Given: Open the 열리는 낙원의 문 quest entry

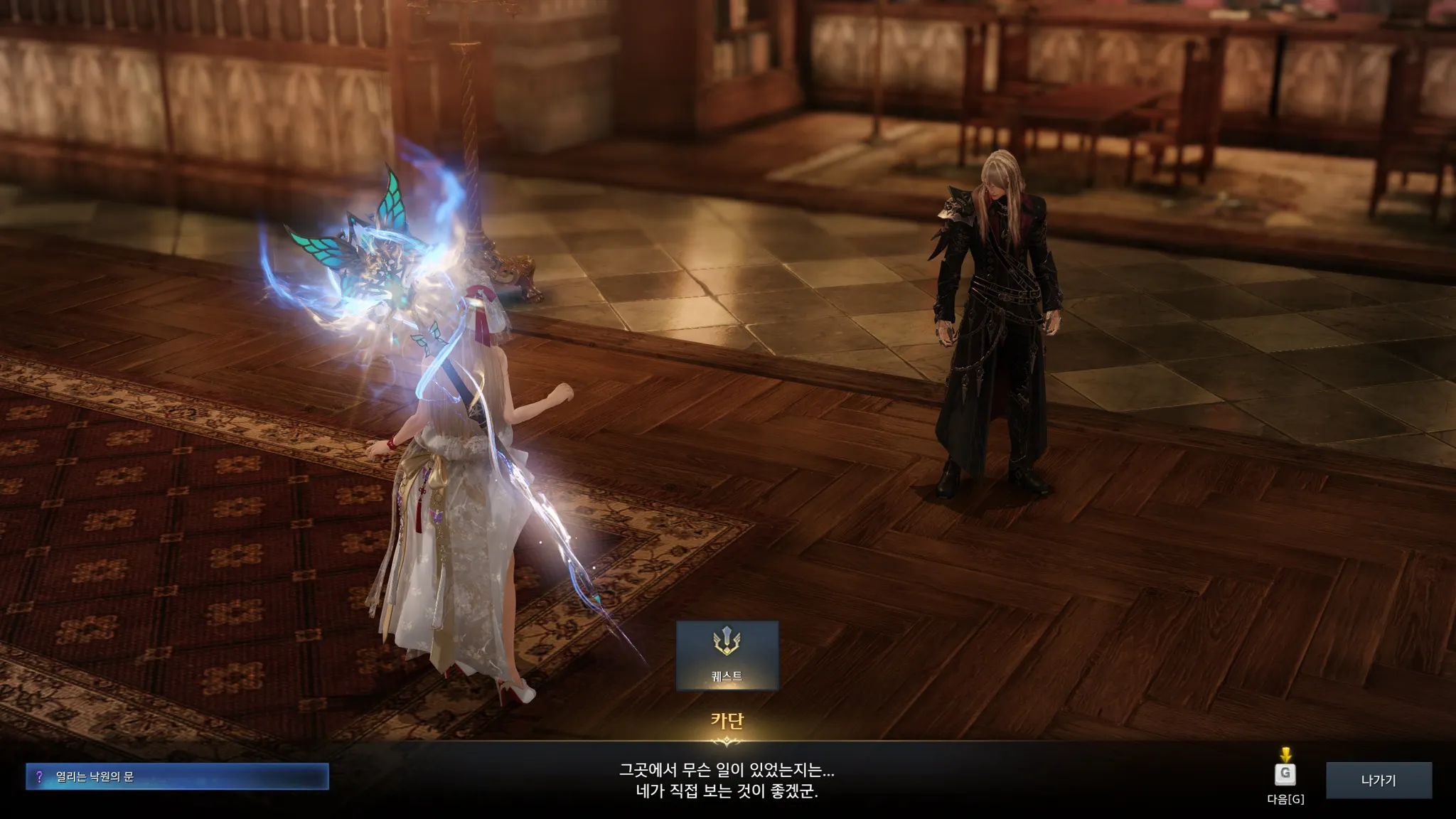Looking at the screenshot, I should (x=177, y=776).
